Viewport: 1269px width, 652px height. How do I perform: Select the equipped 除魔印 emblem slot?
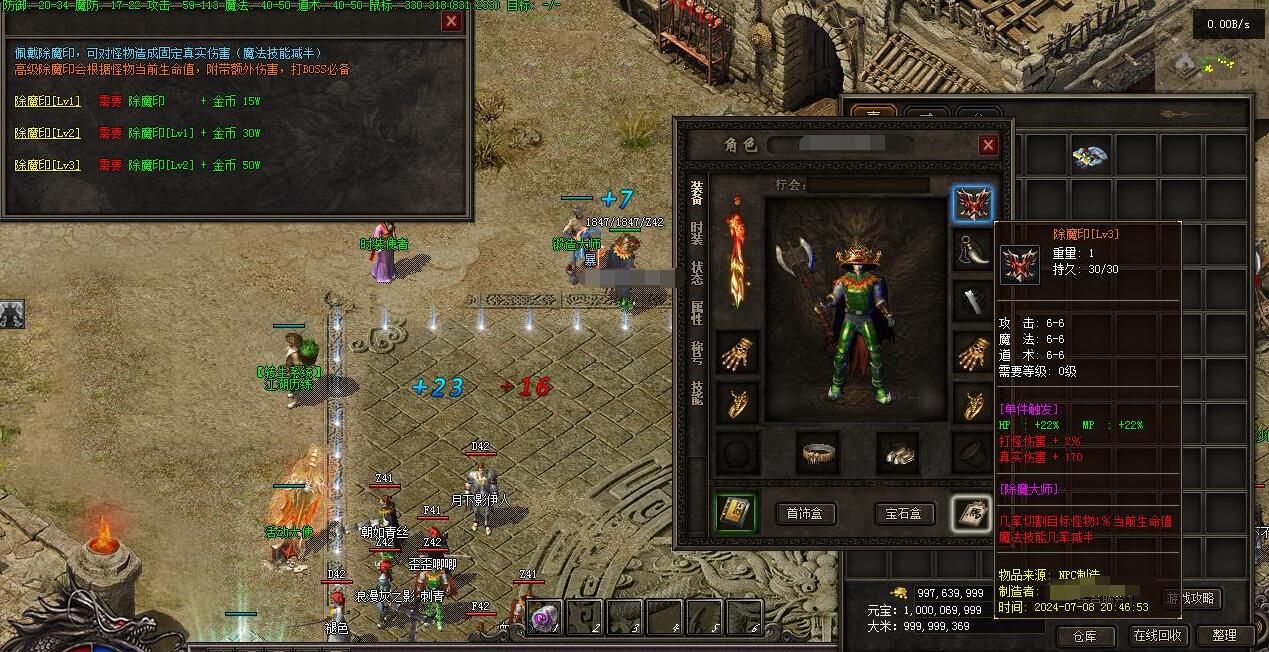click(x=972, y=204)
